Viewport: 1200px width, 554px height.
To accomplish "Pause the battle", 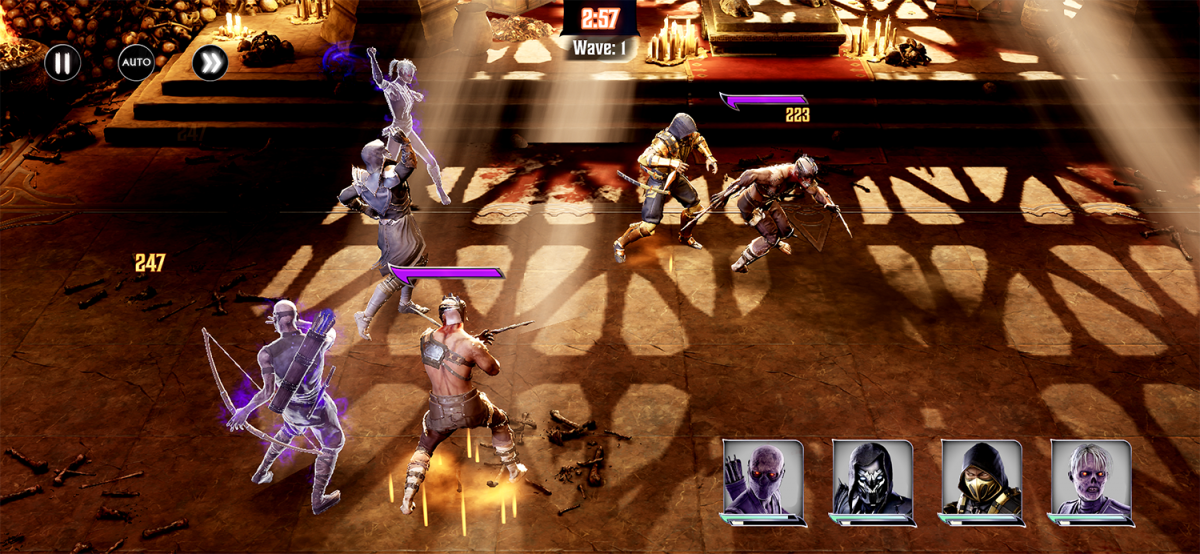I will 62,62.
